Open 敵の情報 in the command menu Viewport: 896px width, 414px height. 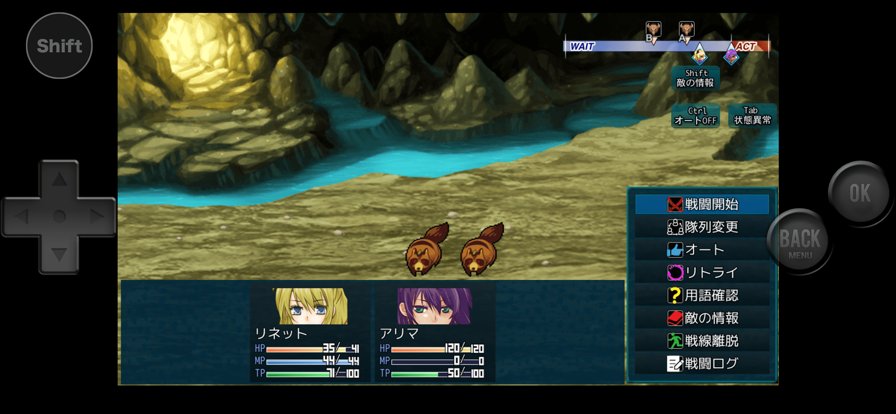(702, 318)
